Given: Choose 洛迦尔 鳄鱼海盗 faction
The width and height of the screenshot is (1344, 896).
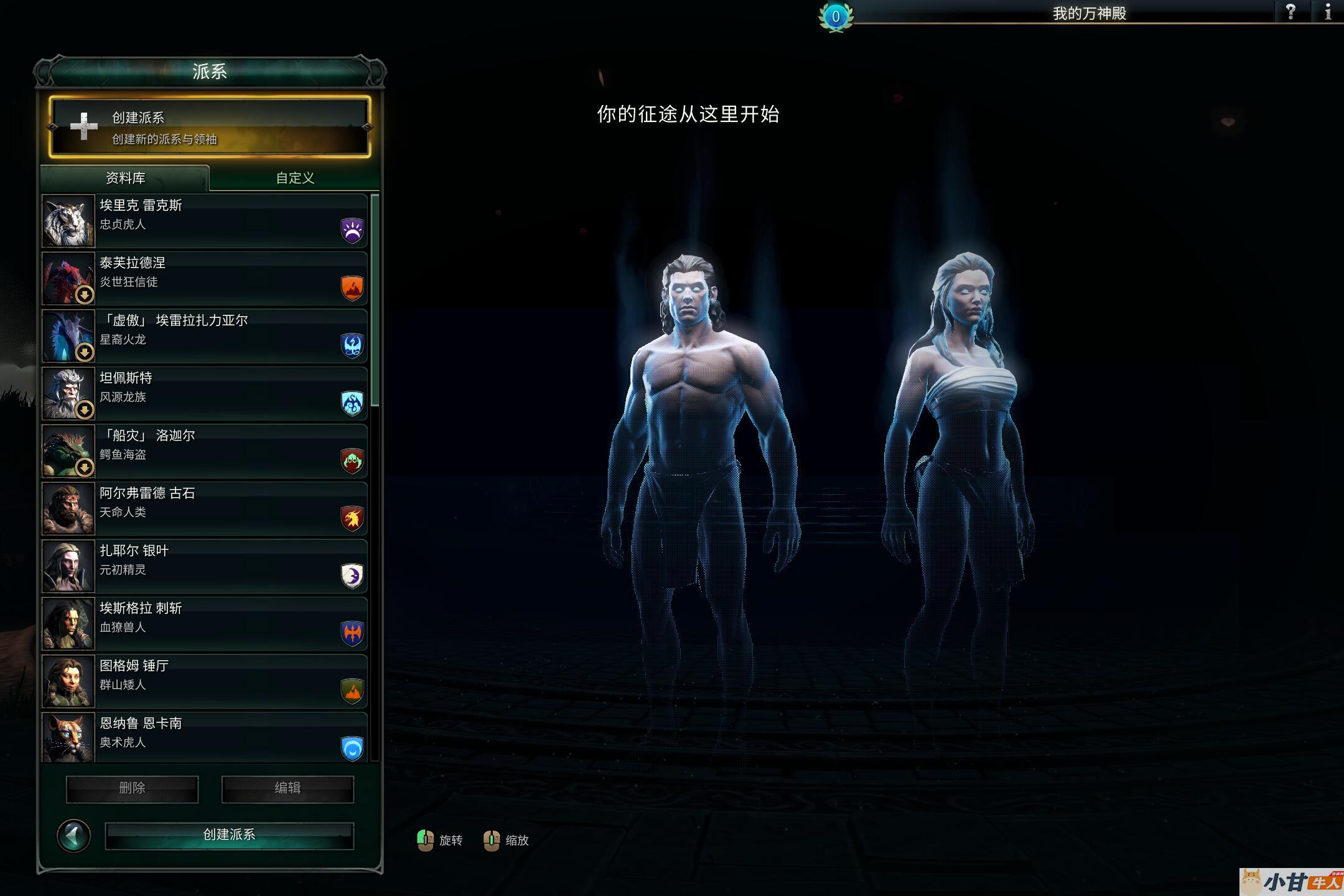Looking at the screenshot, I should tap(205, 451).
